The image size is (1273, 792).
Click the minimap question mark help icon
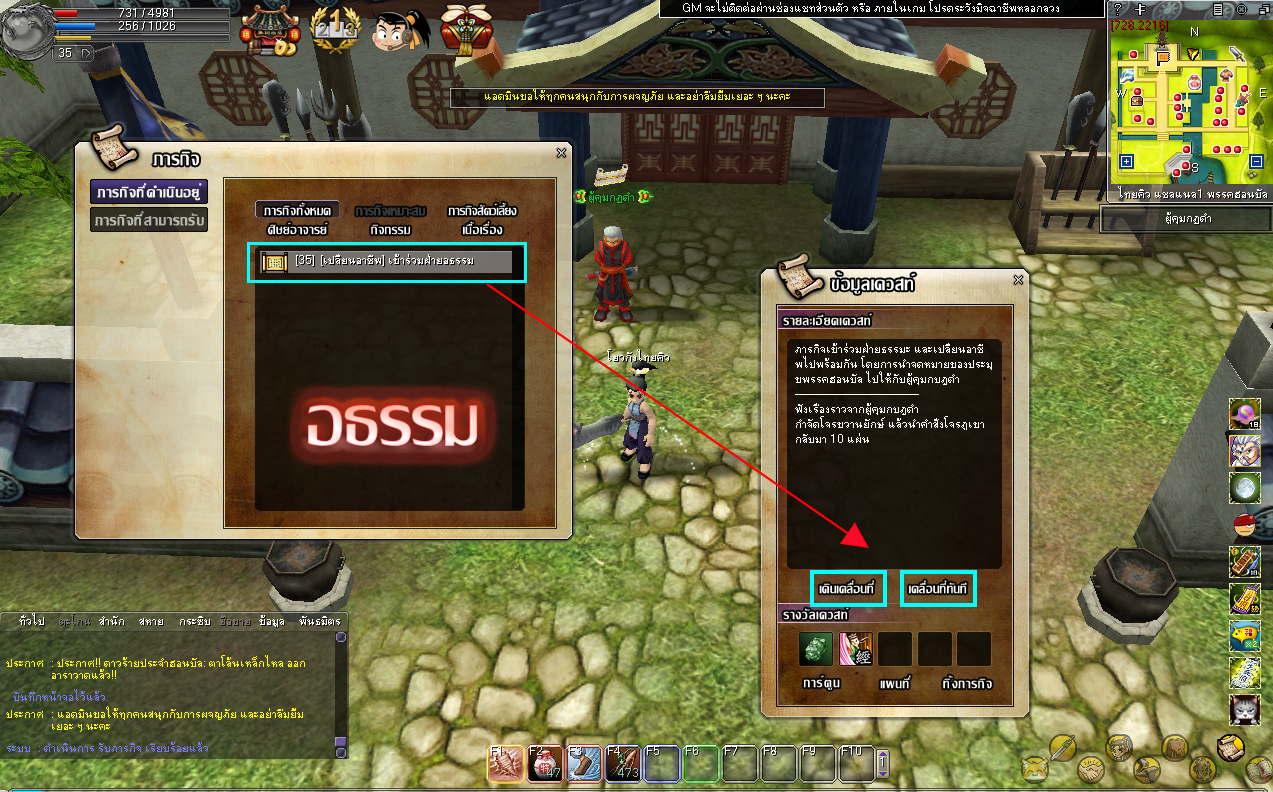pyautogui.click(x=1118, y=9)
